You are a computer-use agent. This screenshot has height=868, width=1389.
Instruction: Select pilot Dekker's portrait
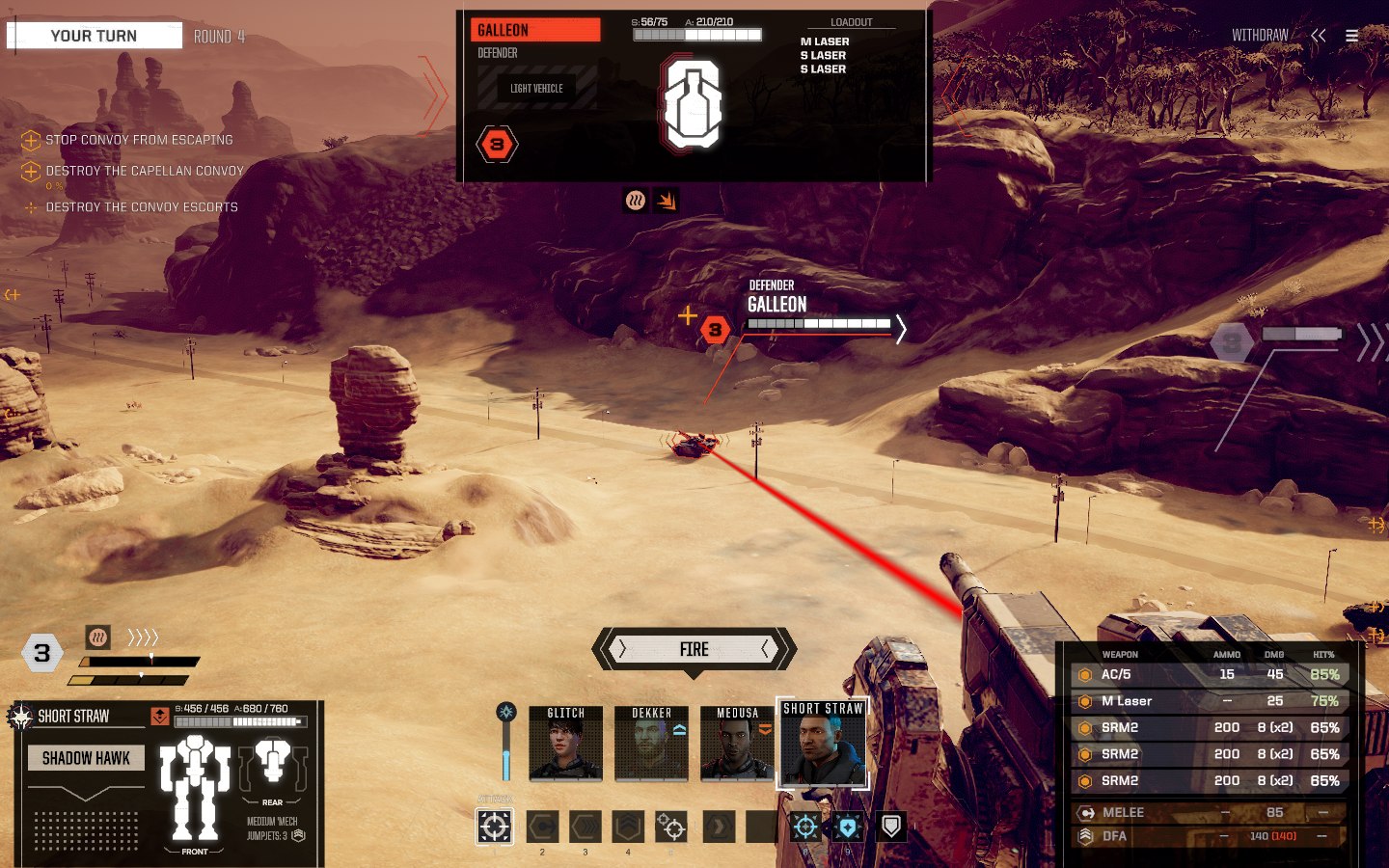652,744
